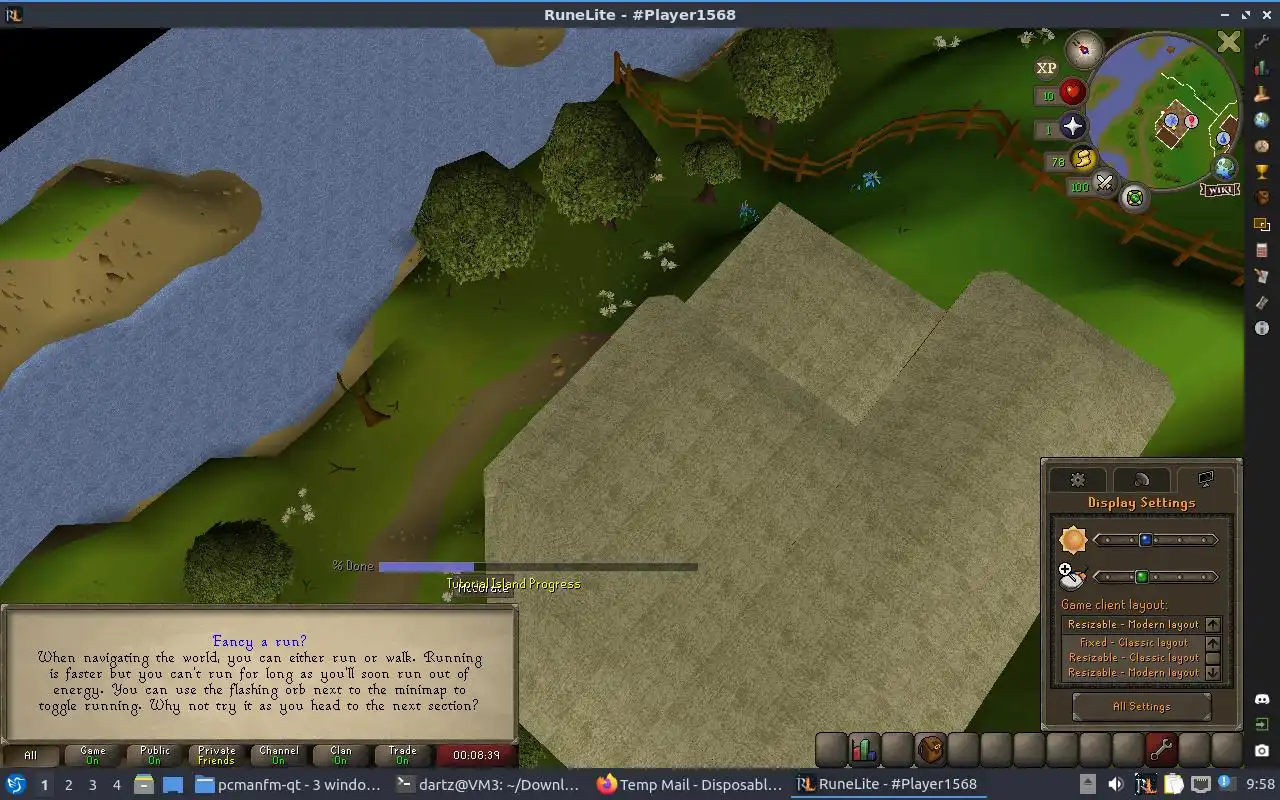
Task: Choose Resizable - Classic layout option
Action: click(1133, 658)
